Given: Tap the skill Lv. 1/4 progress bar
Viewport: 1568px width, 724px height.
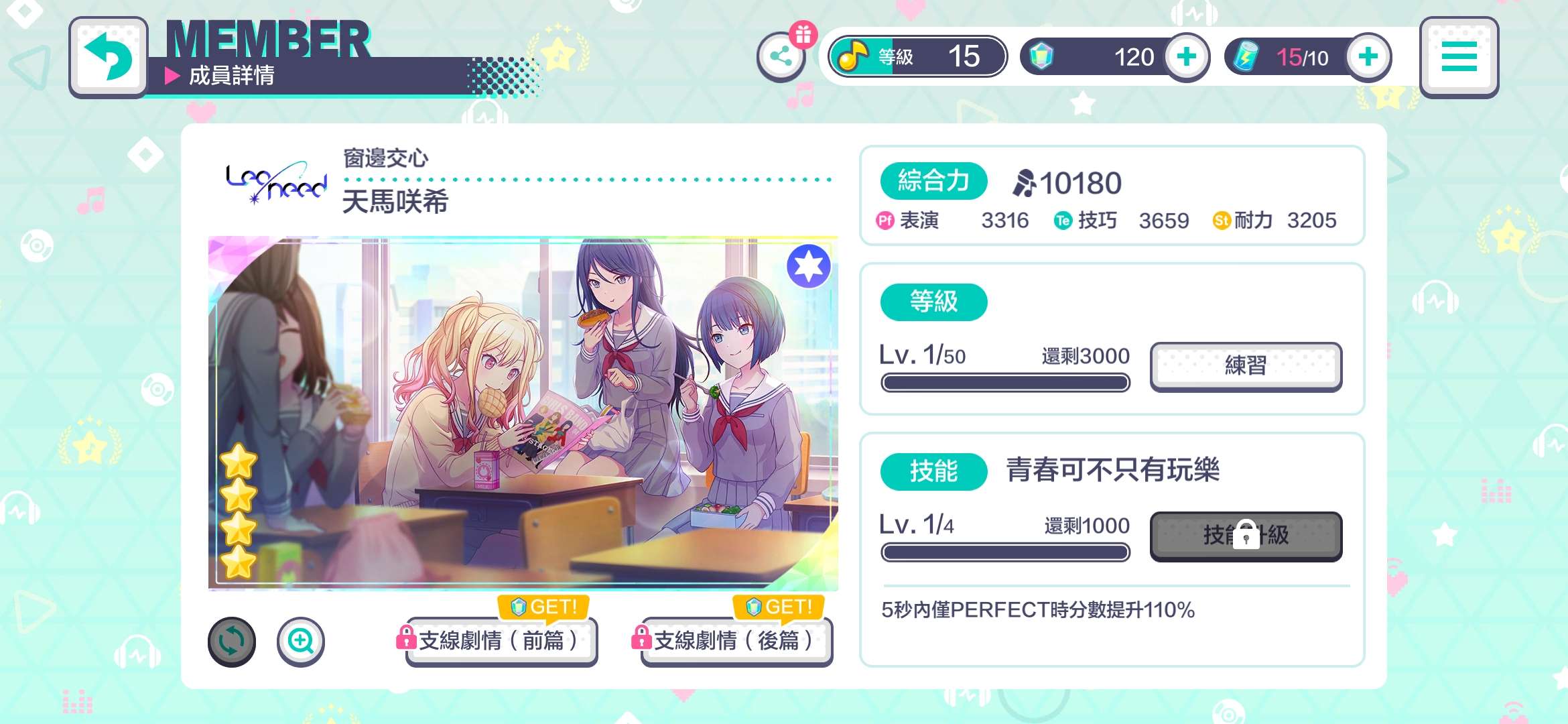Looking at the screenshot, I should click(1005, 551).
